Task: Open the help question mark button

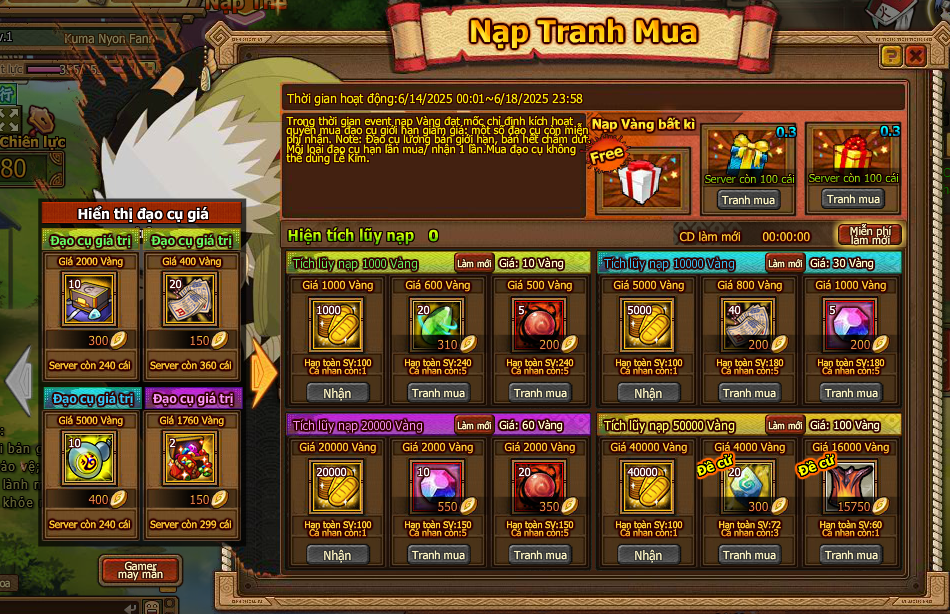Action: click(891, 56)
